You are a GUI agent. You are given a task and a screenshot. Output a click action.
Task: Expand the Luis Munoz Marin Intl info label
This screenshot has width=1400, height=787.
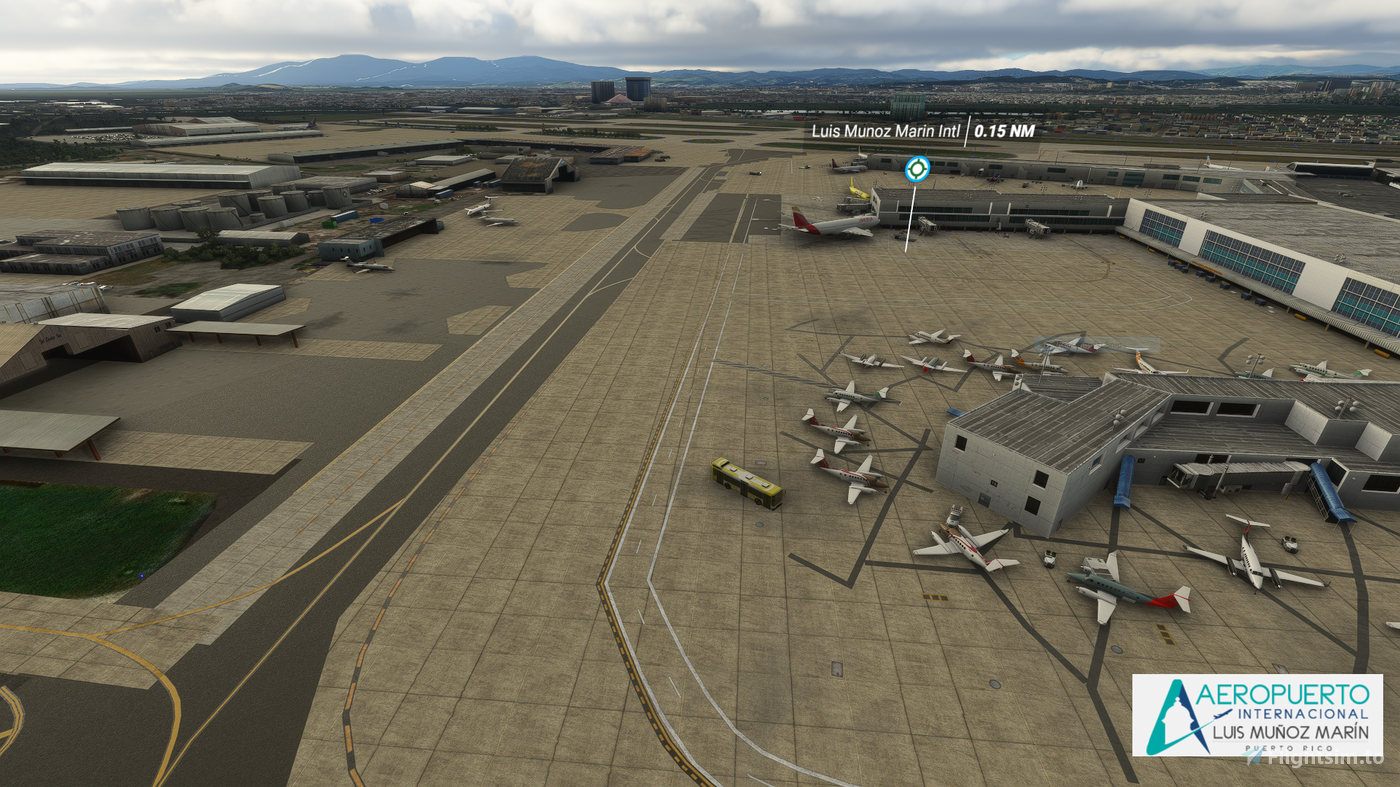coord(885,131)
